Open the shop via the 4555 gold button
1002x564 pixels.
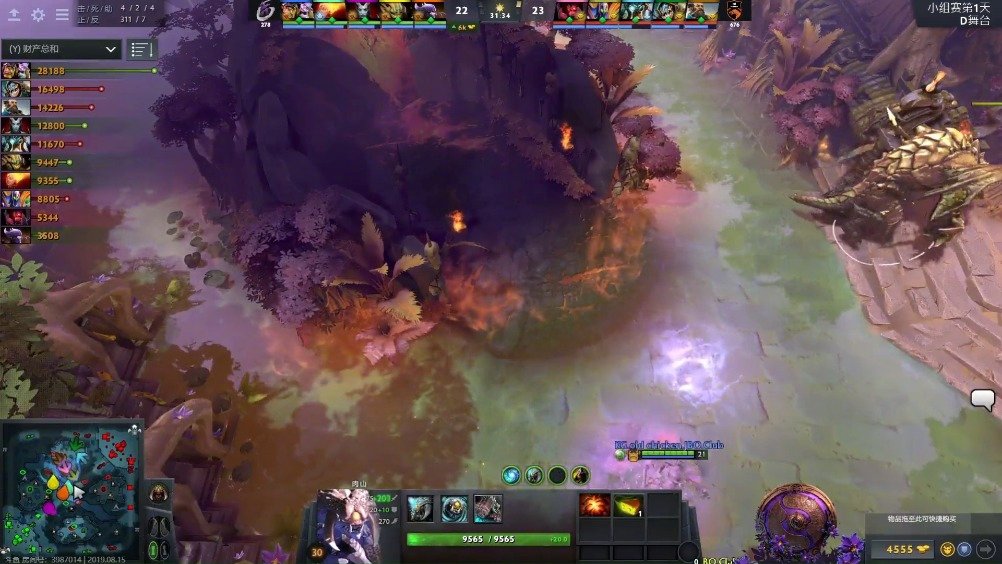click(x=900, y=549)
